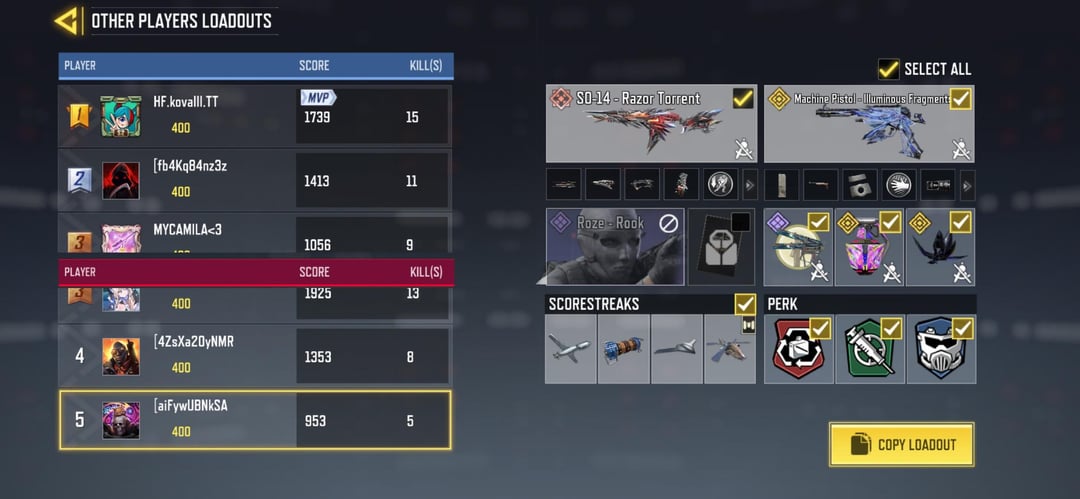Image resolution: width=1080 pixels, height=499 pixels.
Task: Expand secondary weapon attachments with arrow
Action: pyautogui.click(x=967, y=184)
